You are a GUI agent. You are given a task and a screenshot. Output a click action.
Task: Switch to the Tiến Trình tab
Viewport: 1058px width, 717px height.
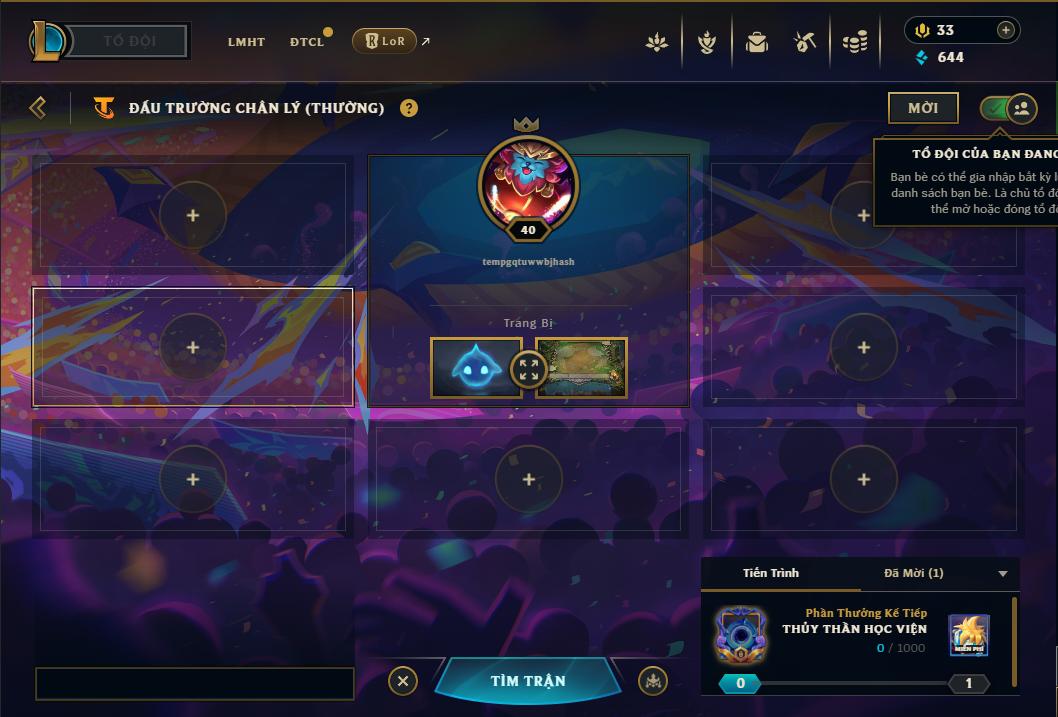771,573
